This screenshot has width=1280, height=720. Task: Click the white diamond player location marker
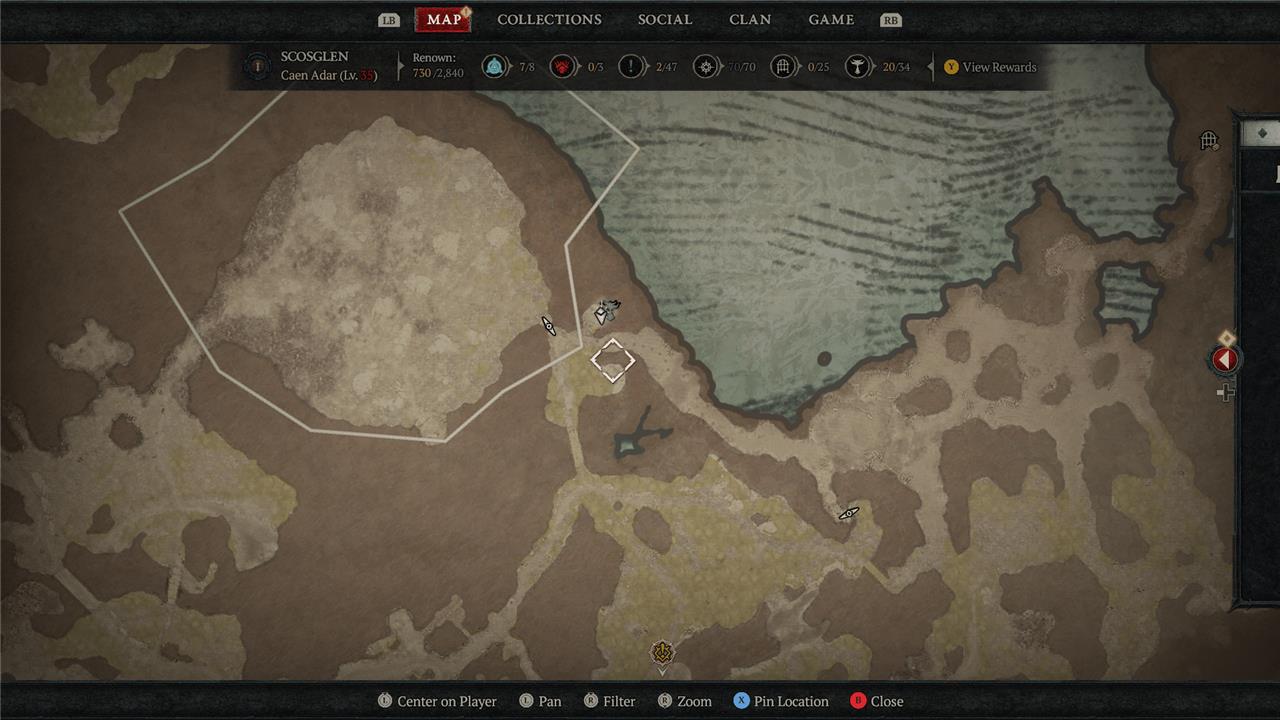[x=612, y=360]
